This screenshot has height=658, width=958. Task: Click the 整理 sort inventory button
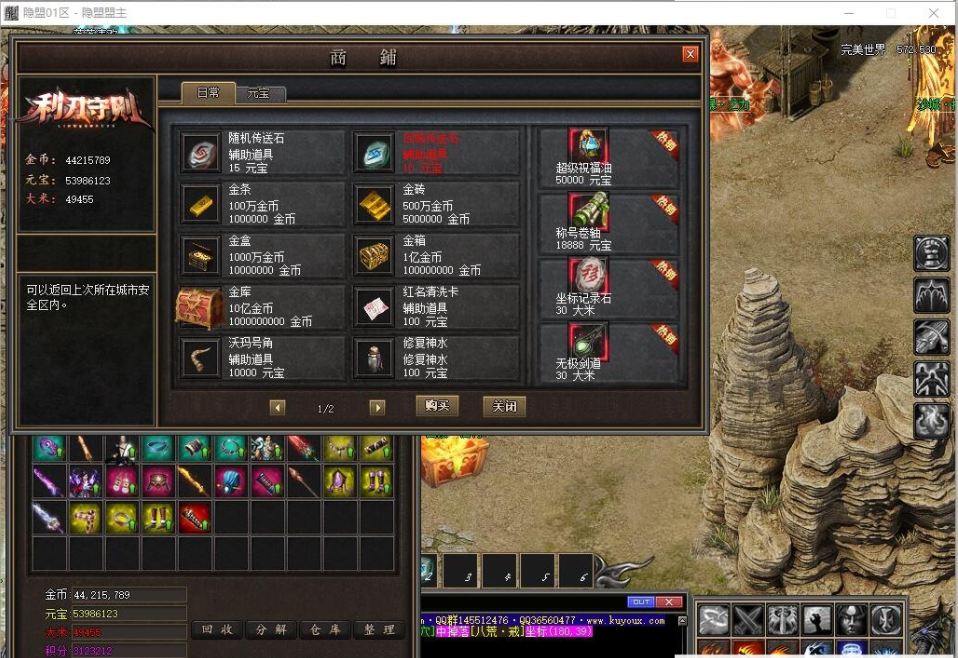pyautogui.click(x=379, y=630)
